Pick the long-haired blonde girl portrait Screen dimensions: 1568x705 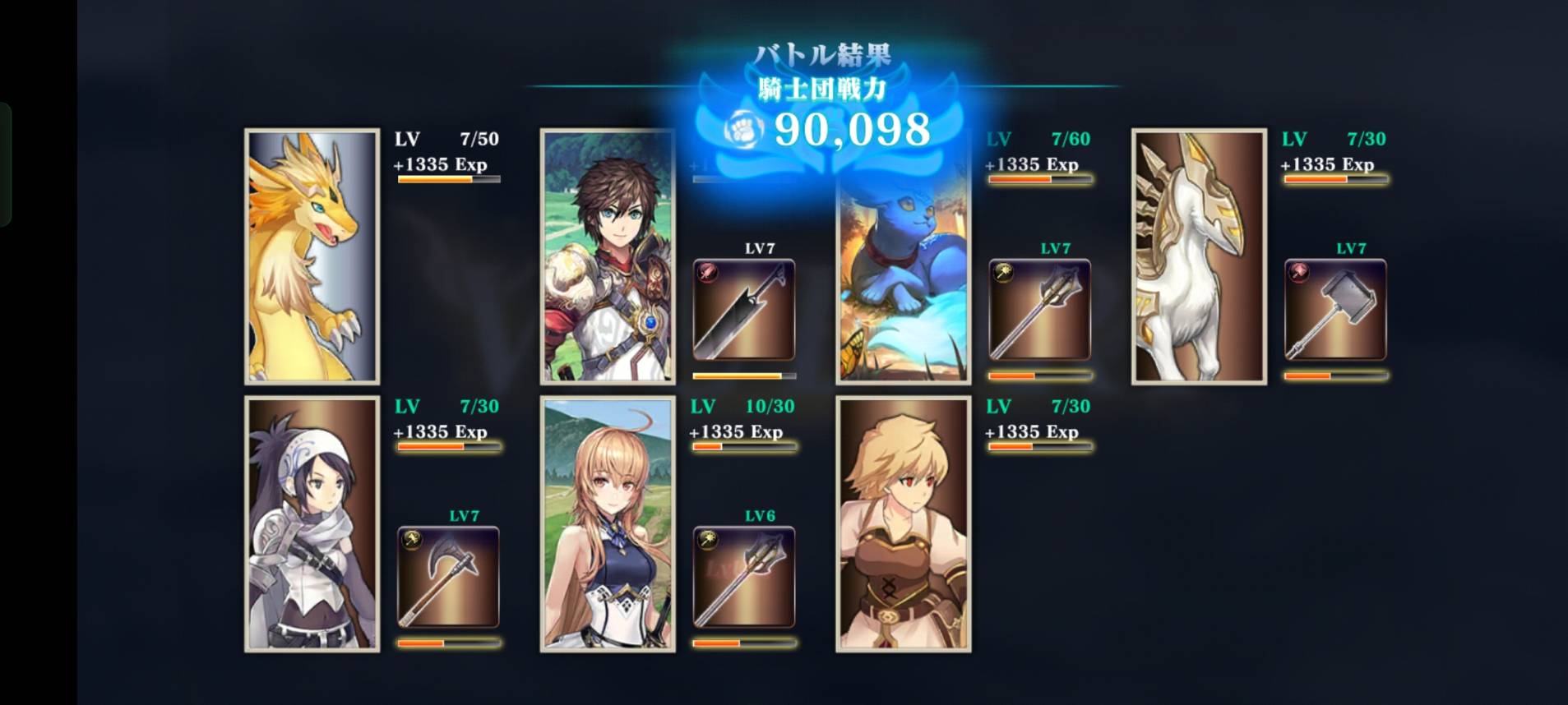[608, 524]
